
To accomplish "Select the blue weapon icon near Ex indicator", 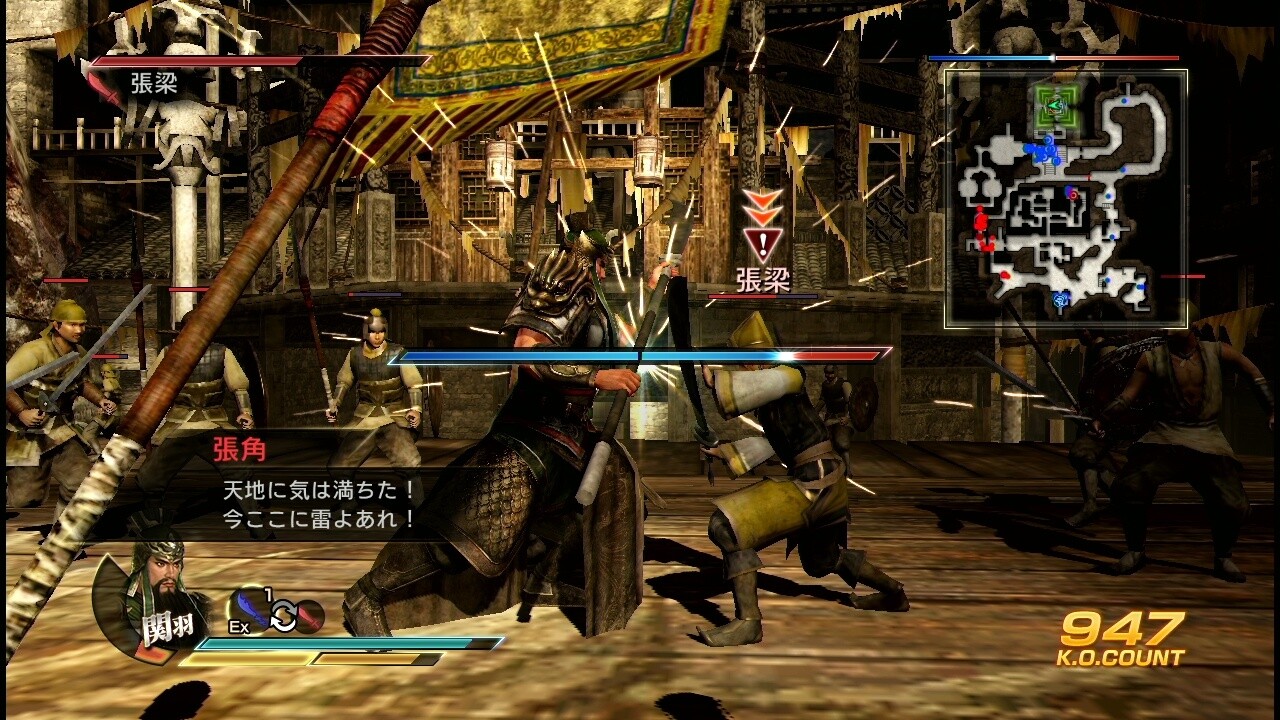I will (250, 608).
